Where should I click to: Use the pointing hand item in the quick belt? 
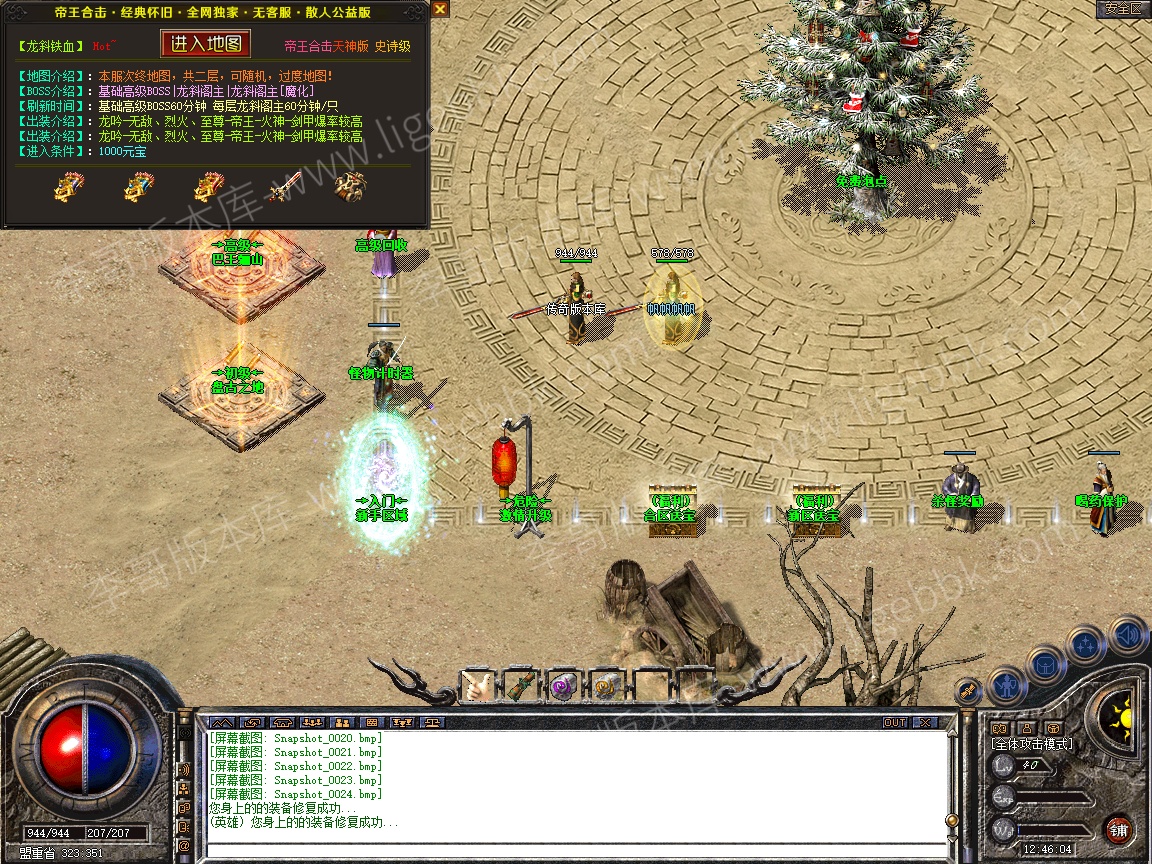point(476,686)
